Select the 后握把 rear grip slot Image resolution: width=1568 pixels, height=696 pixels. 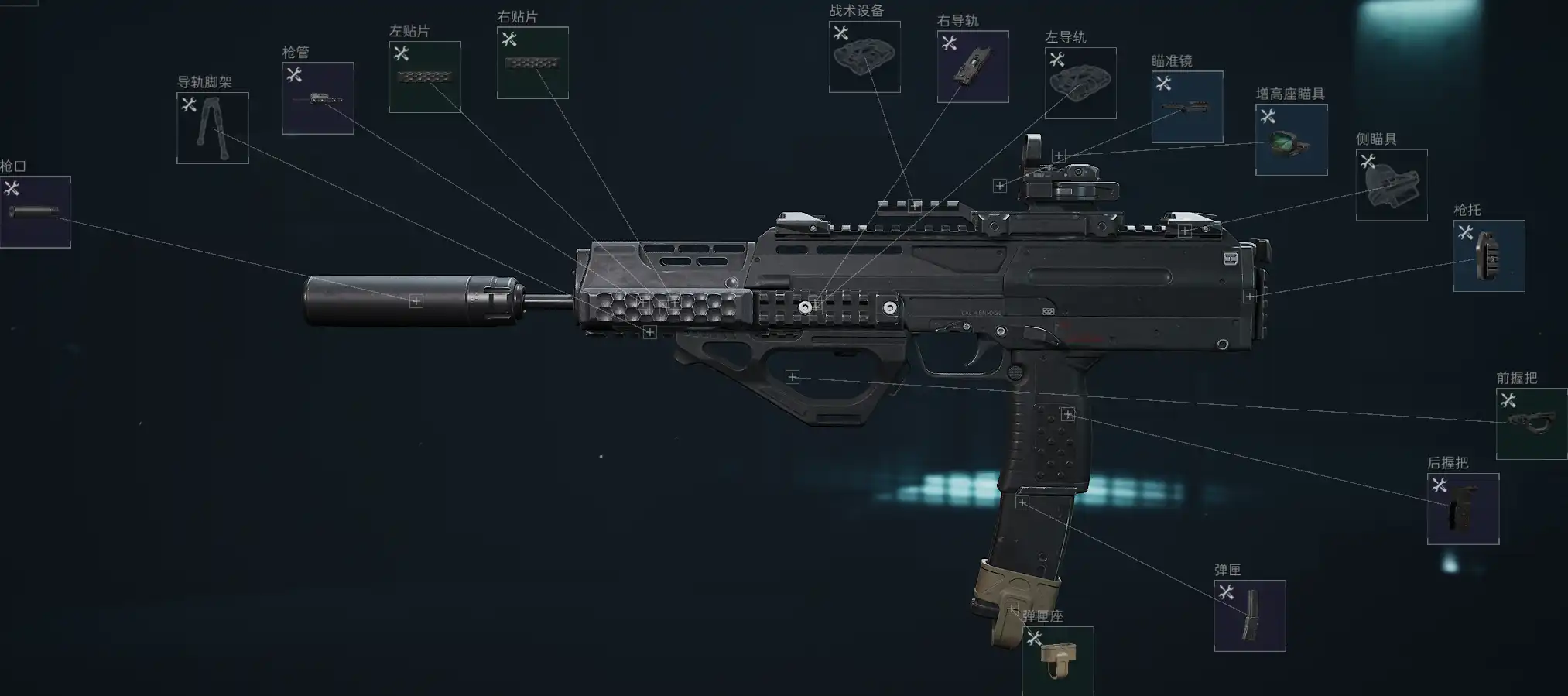[x=1463, y=509]
